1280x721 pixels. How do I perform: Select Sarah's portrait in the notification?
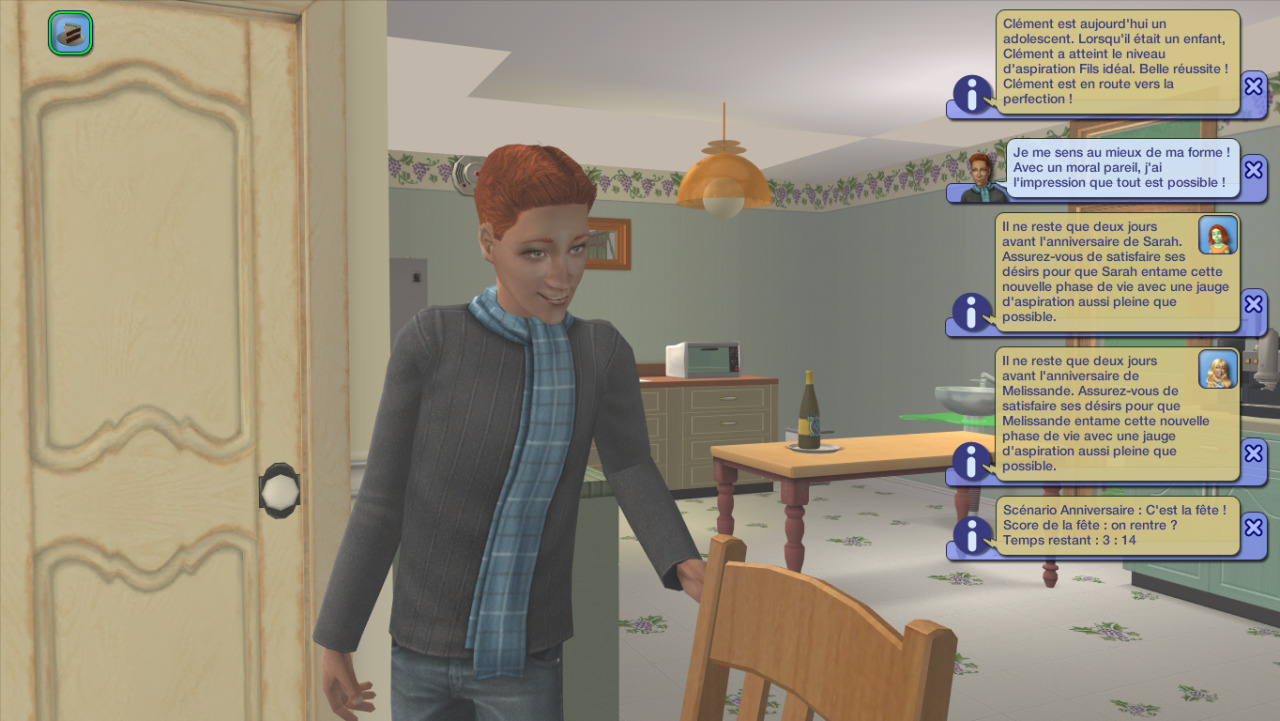point(1218,235)
